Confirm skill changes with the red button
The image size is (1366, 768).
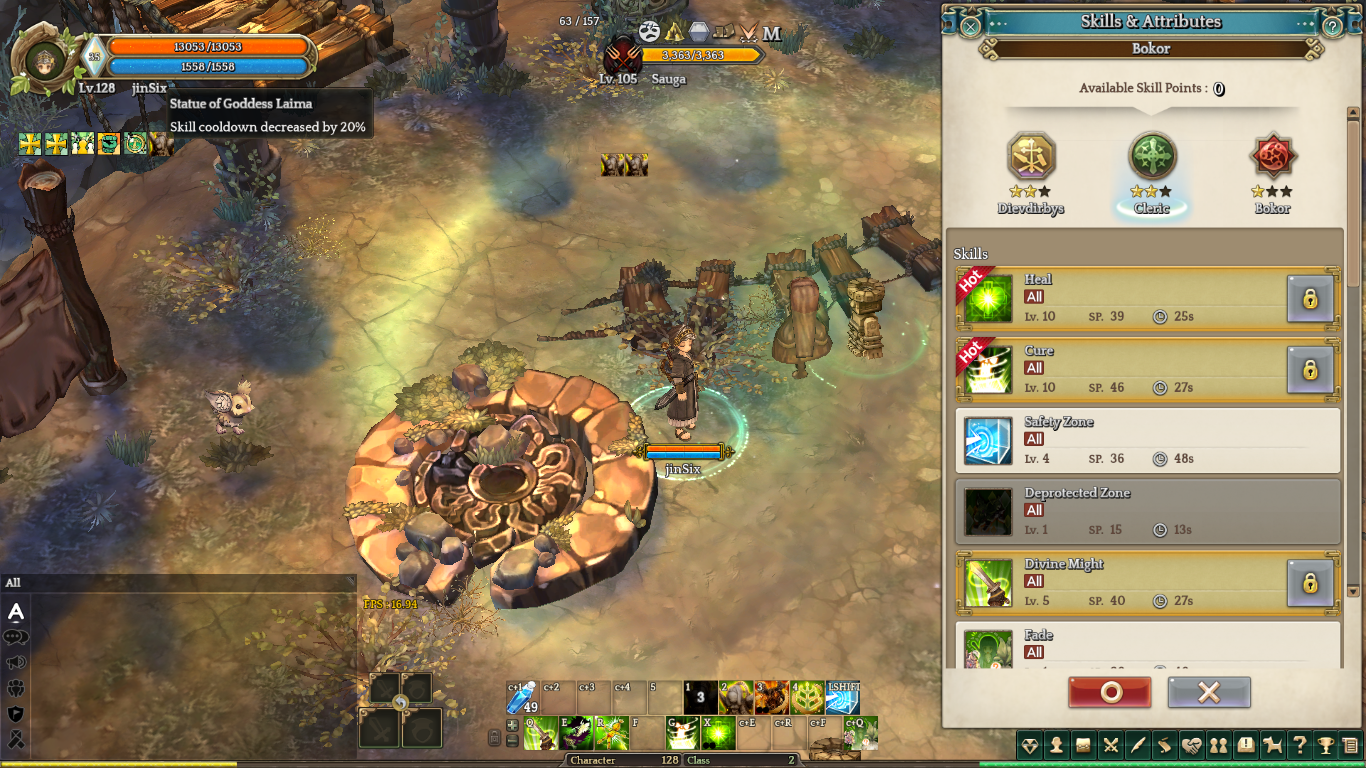(1109, 692)
